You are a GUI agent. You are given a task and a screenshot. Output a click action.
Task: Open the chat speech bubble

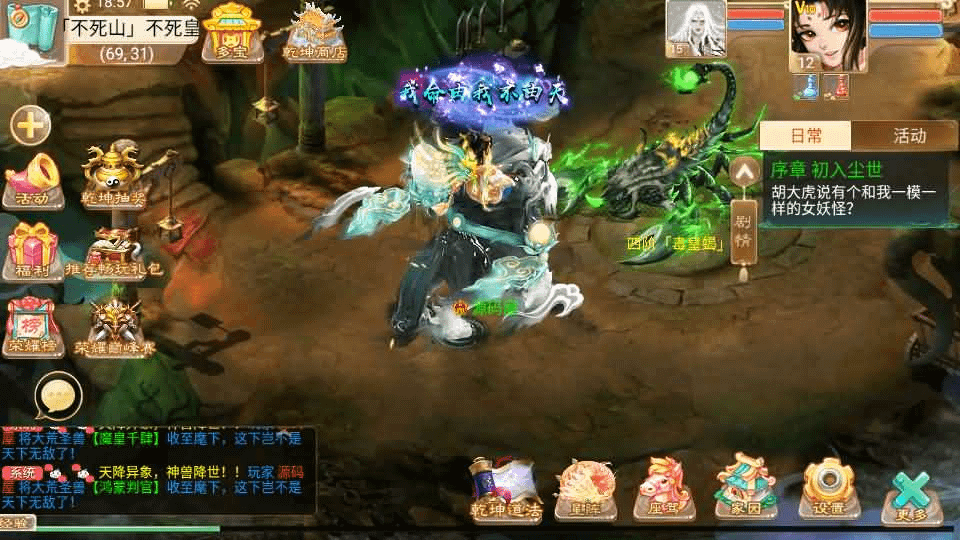[56, 397]
